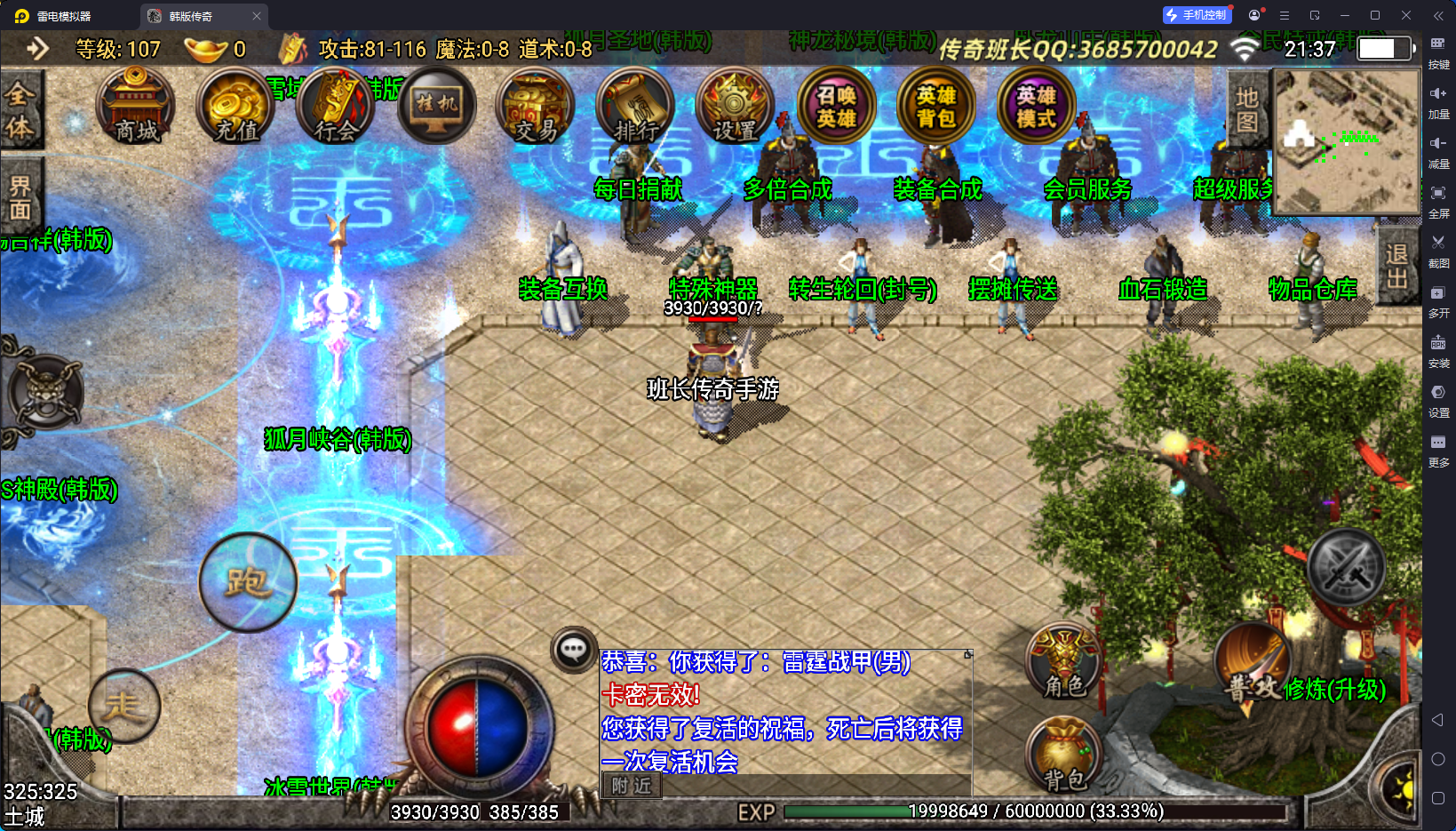
Task: Open the 地图 map button
Action: point(1247,109)
